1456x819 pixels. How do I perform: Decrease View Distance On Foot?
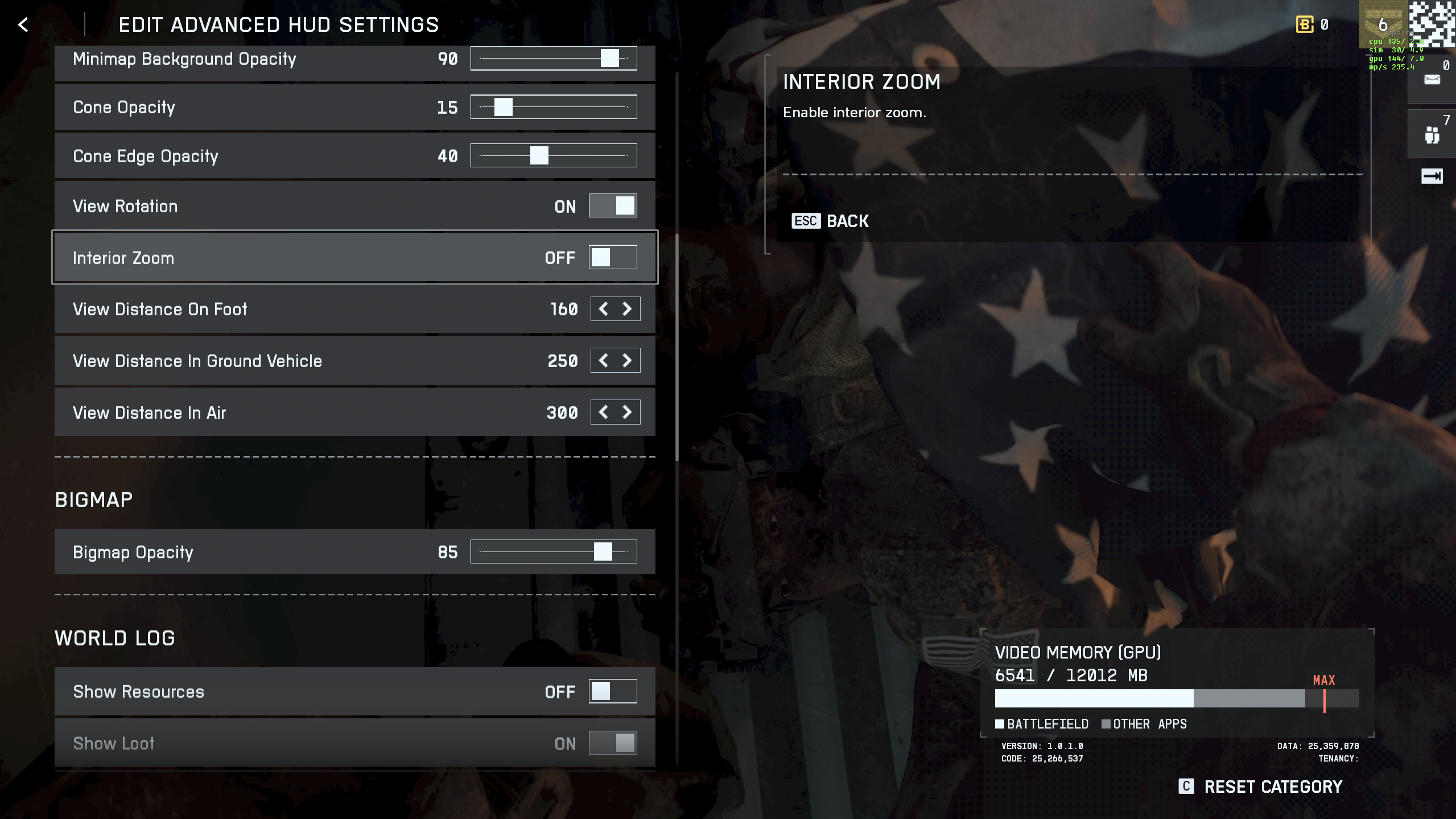point(603,309)
